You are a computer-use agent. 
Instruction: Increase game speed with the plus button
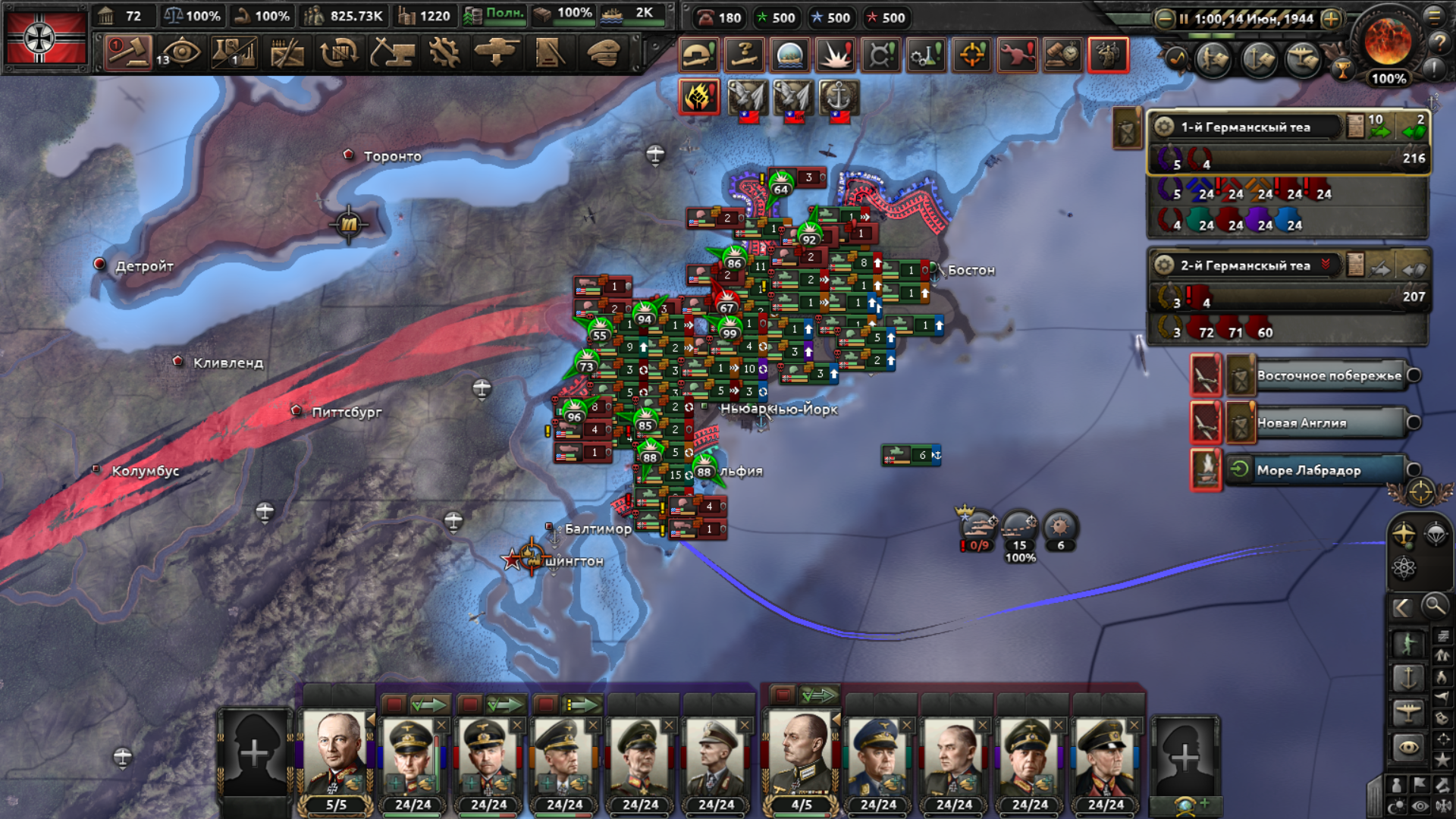coord(1331,19)
